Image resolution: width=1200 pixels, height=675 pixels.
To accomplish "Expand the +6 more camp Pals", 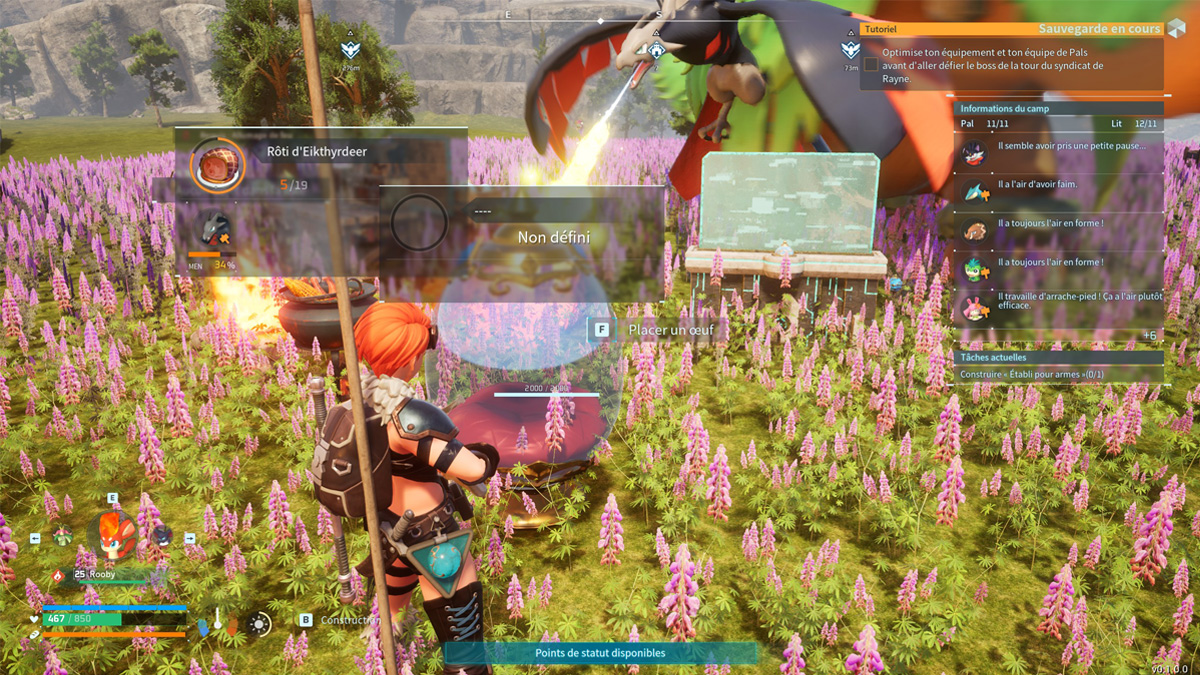I will click(1149, 336).
